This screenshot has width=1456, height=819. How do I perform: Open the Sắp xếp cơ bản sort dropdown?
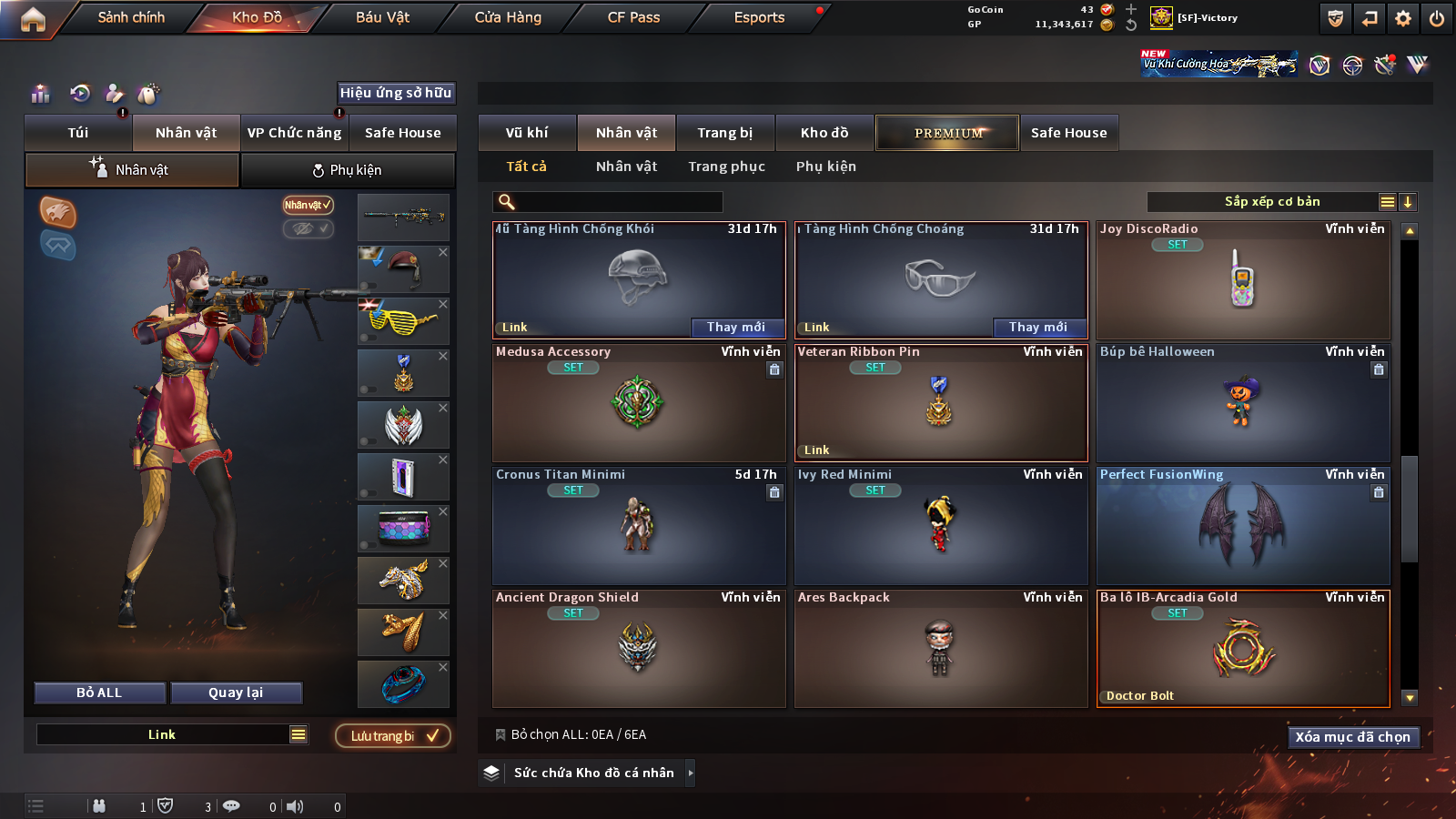[x=1271, y=202]
